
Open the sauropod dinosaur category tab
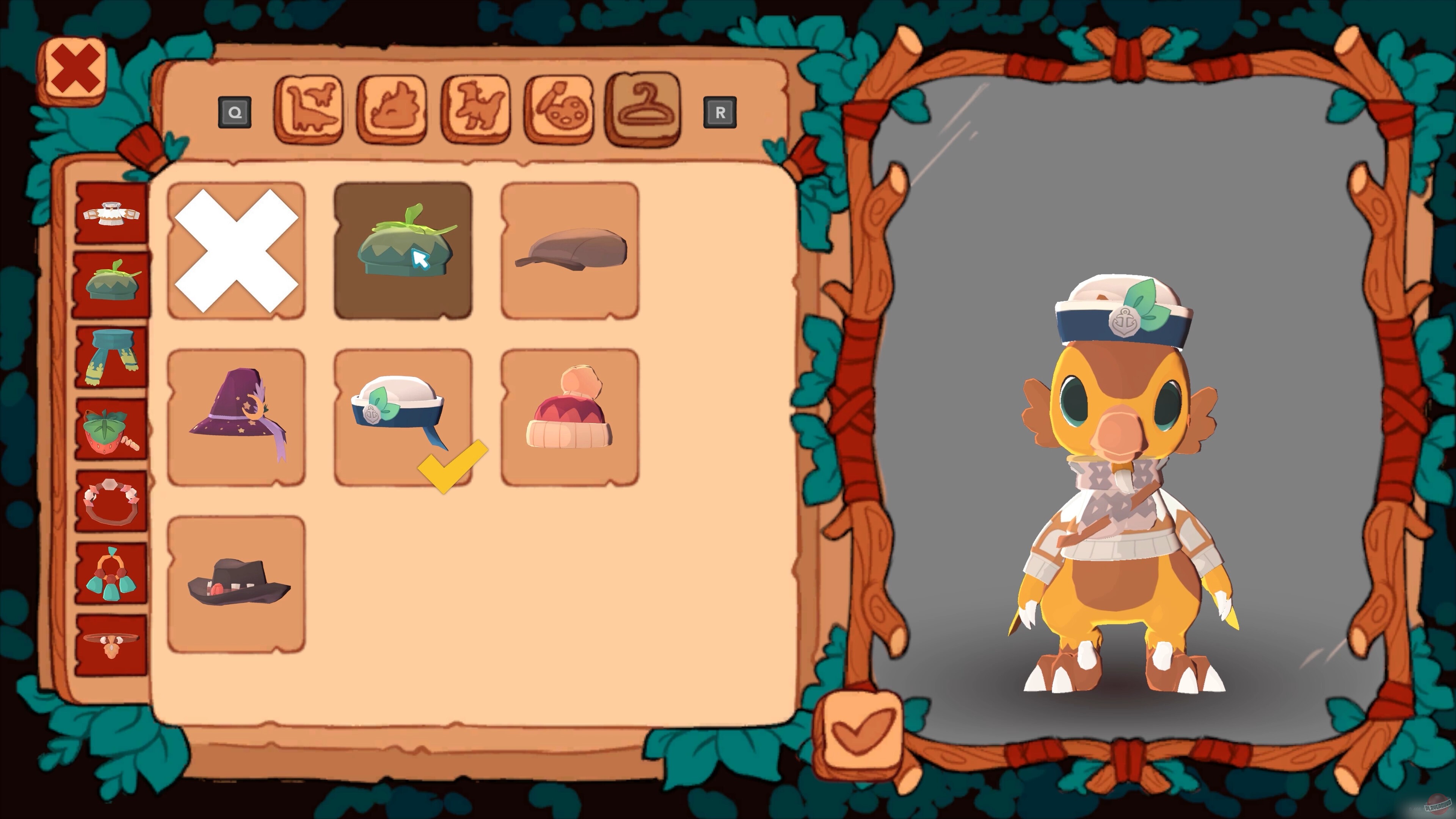(x=310, y=111)
